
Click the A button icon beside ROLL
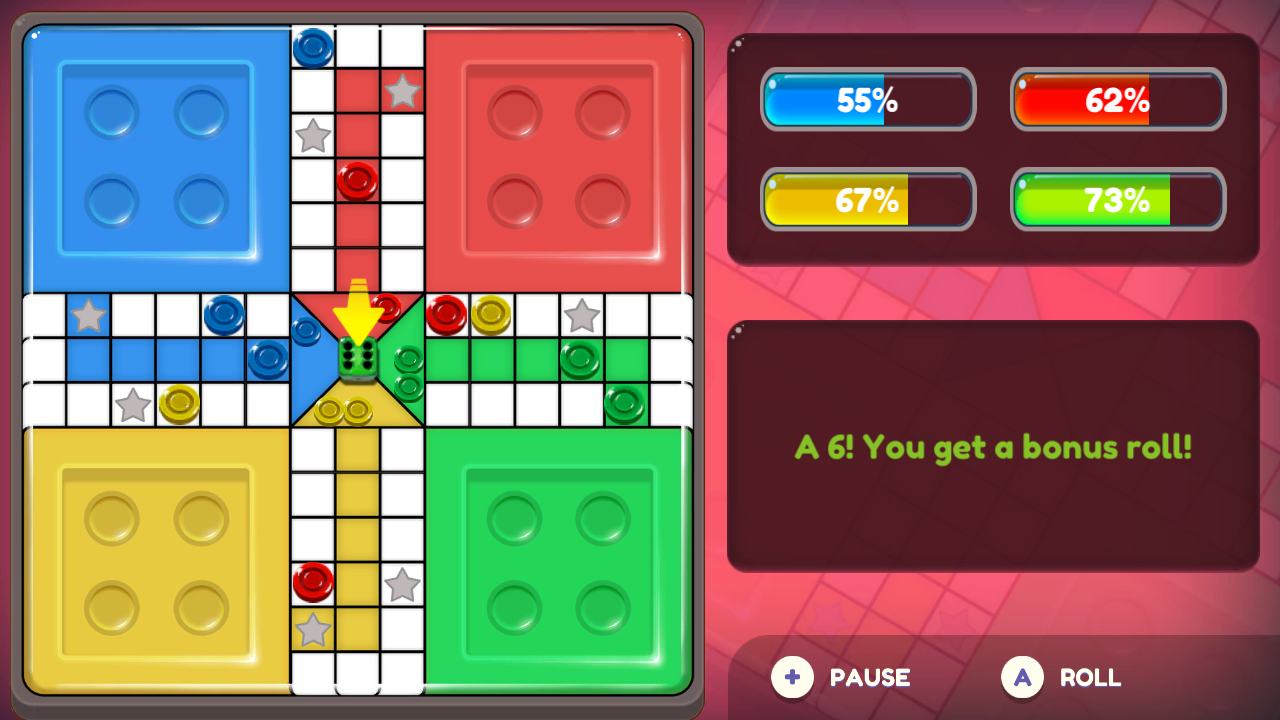pyautogui.click(x=1022, y=678)
